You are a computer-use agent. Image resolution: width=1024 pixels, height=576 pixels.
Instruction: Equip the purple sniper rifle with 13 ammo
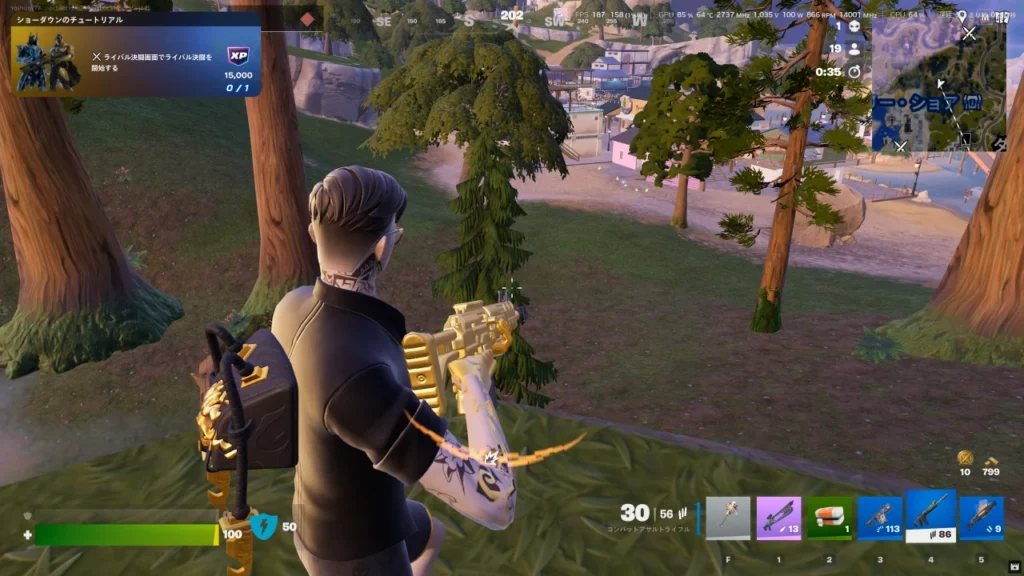(x=778, y=518)
